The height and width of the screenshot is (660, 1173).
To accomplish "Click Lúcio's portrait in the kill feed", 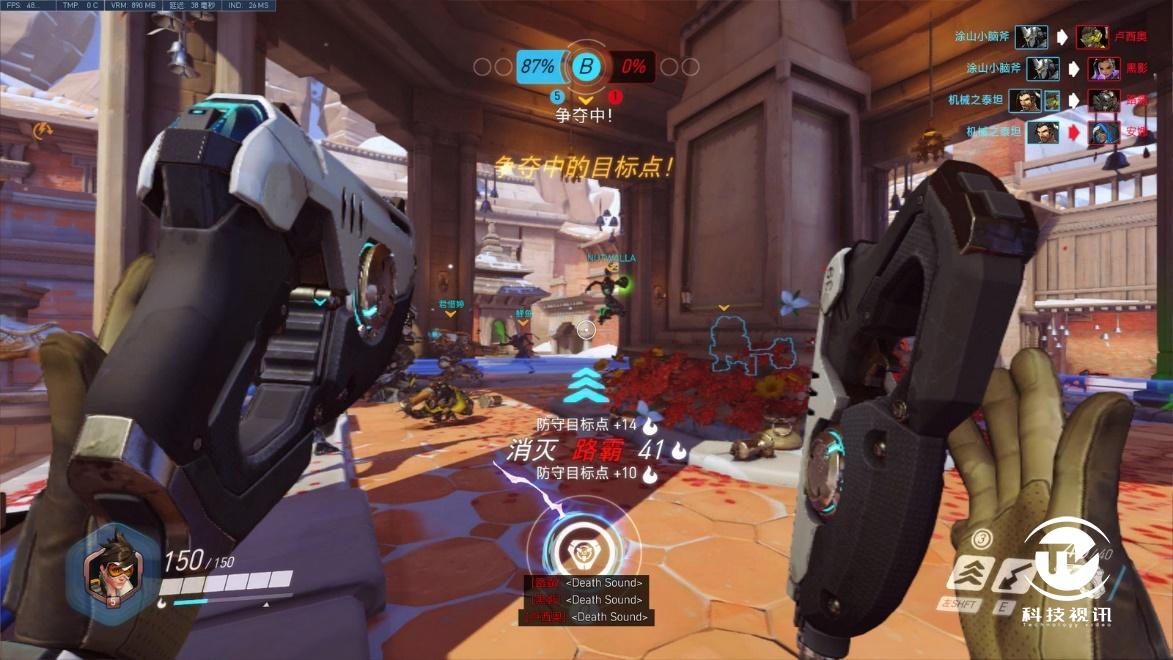I will coord(1092,38).
